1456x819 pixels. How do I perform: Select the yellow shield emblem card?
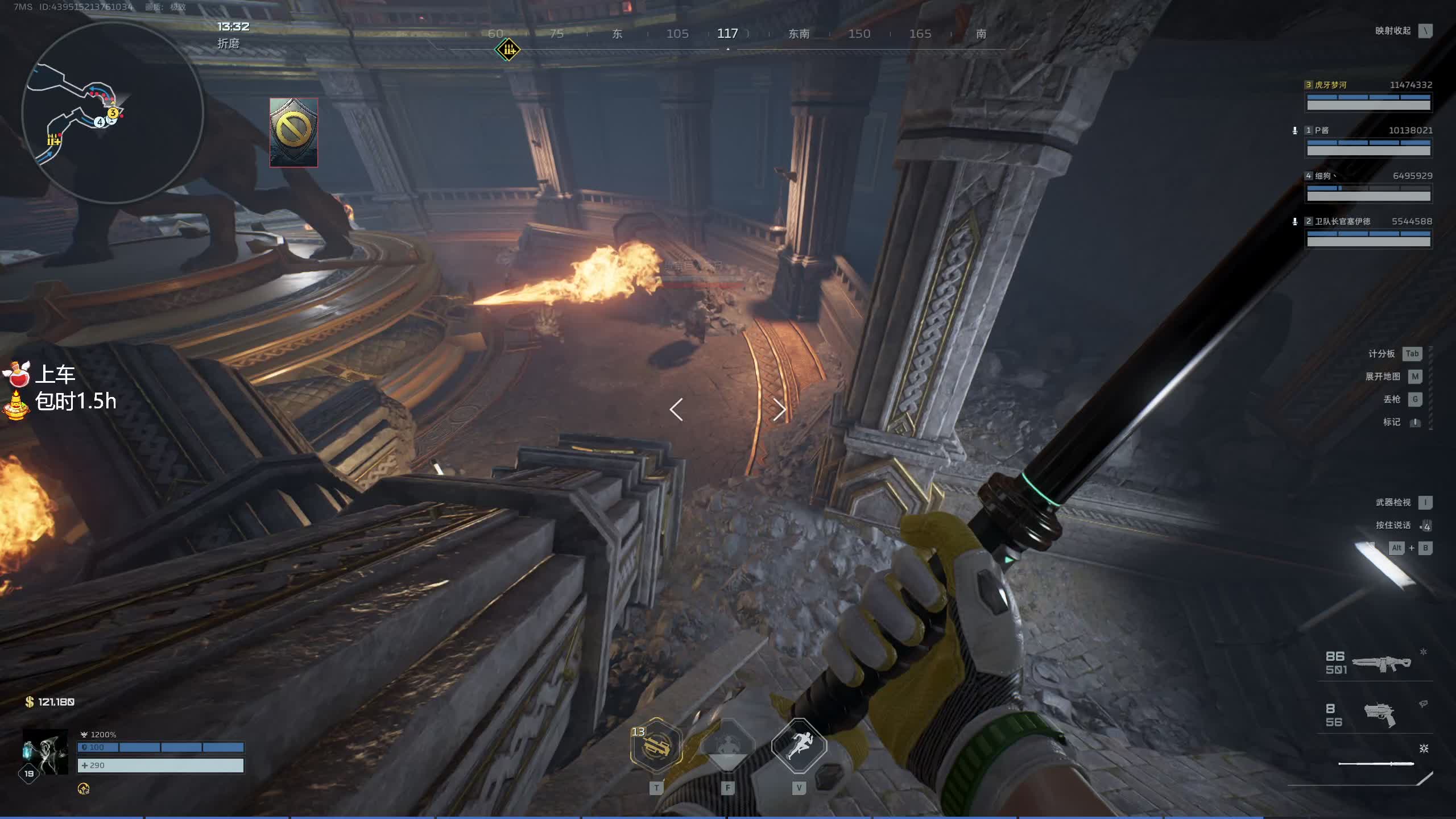tap(293, 132)
